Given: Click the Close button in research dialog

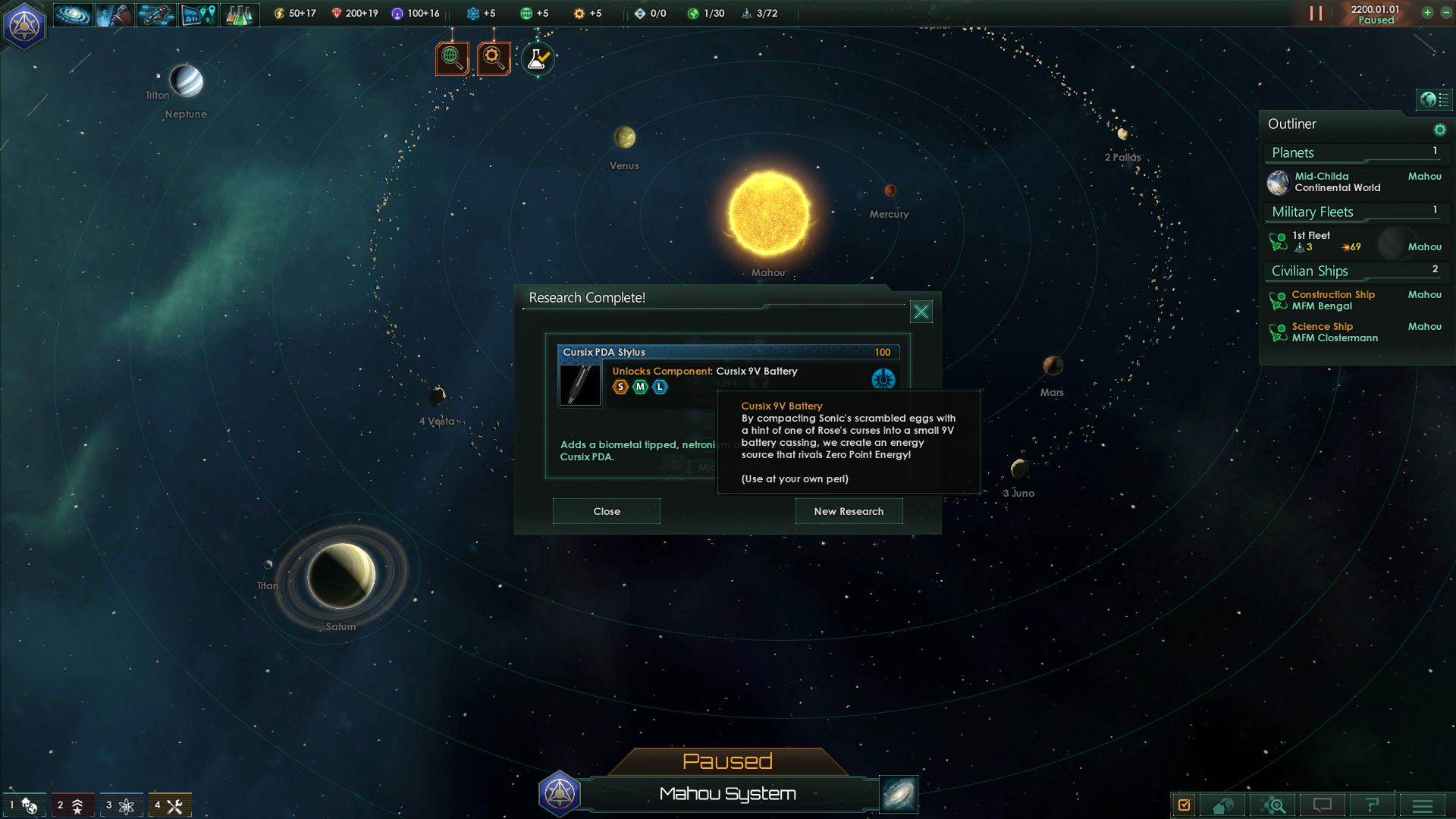Looking at the screenshot, I should (606, 511).
